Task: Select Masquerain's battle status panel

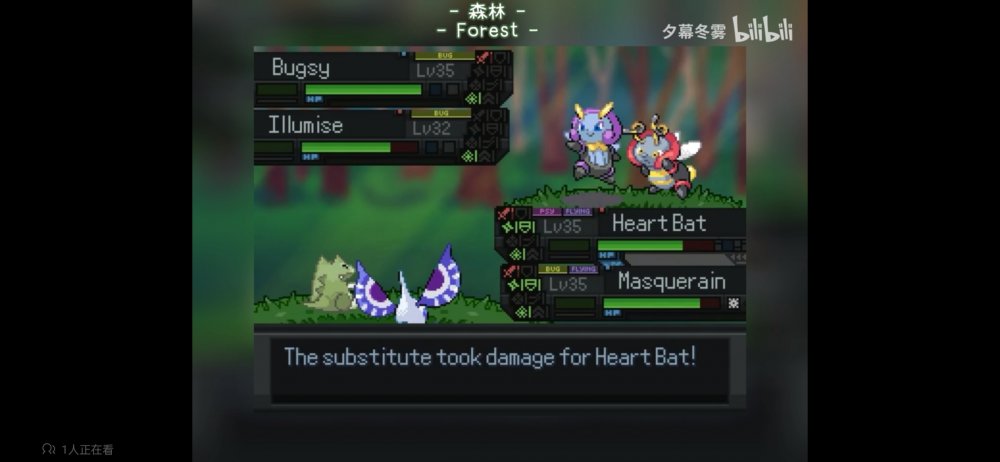Action: (x=624, y=292)
